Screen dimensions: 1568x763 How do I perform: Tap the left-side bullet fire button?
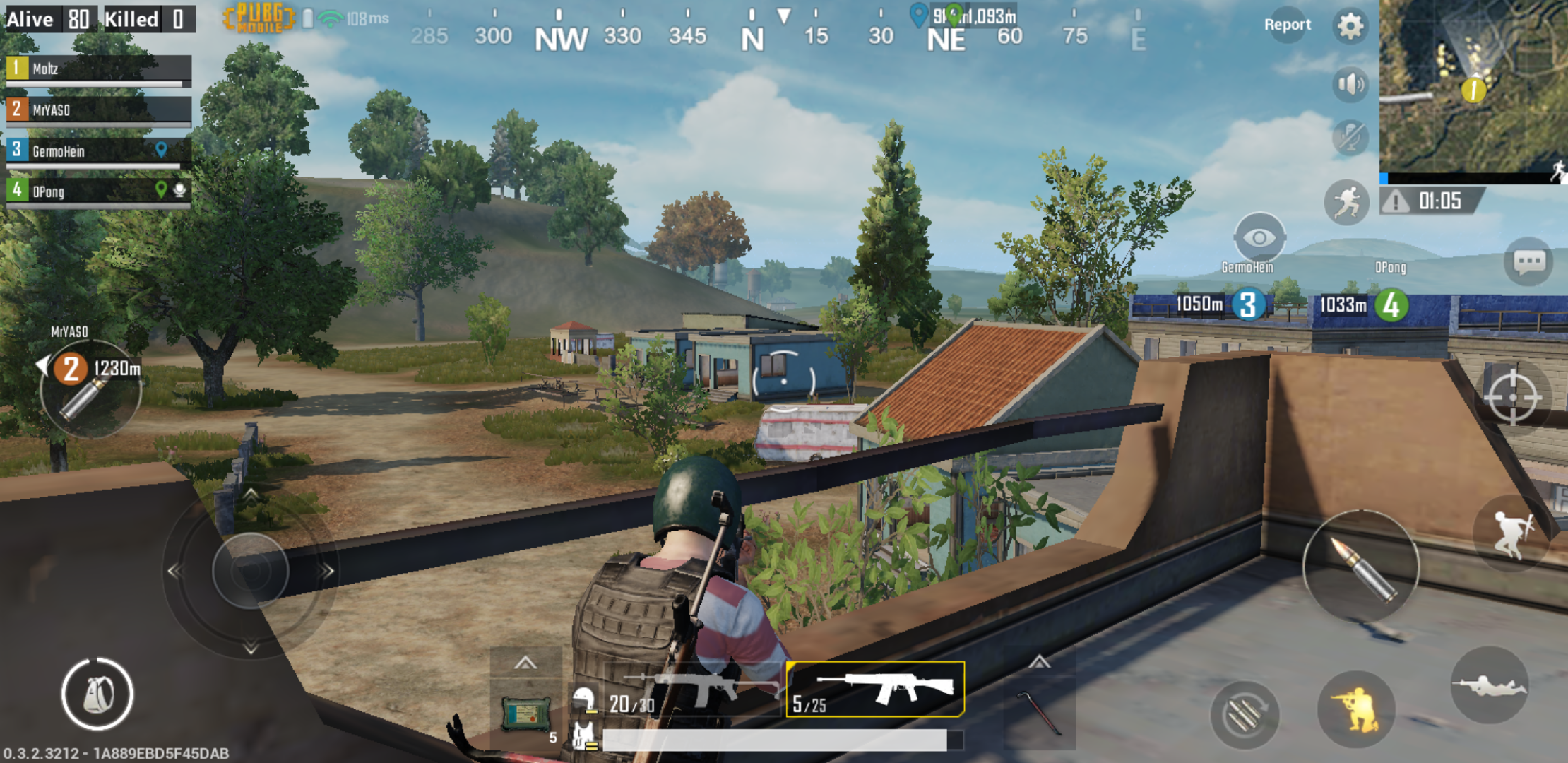point(90,391)
